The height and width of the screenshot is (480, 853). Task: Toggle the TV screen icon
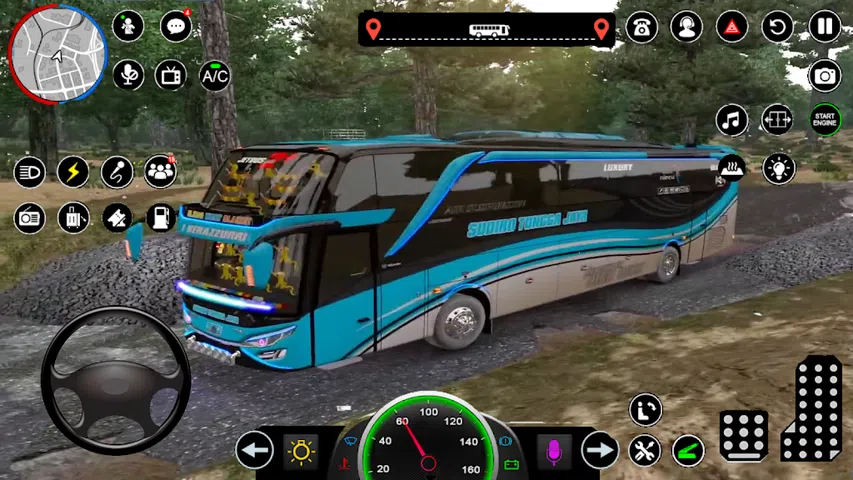pos(171,75)
